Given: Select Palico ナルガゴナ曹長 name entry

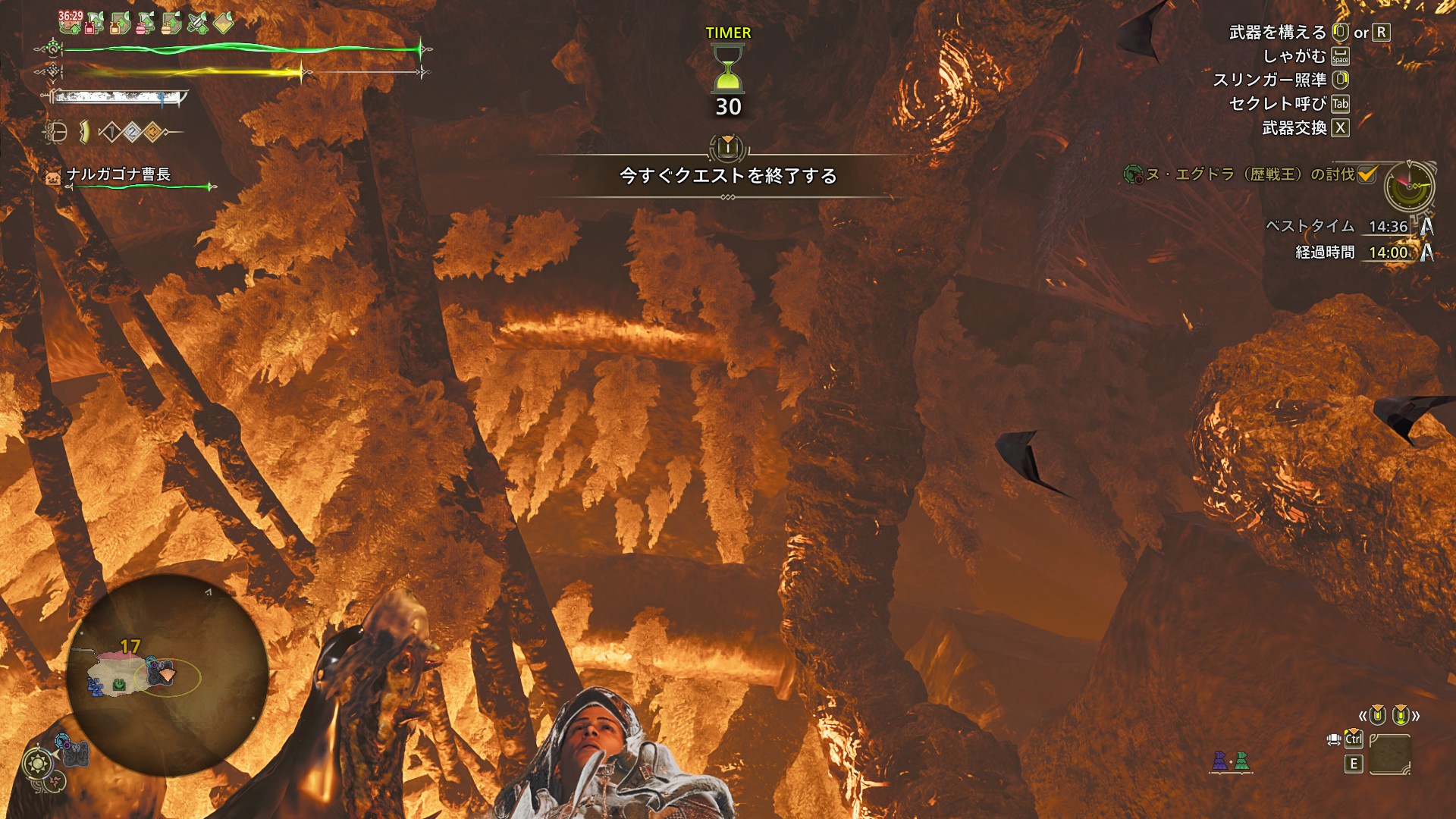Looking at the screenshot, I should tap(118, 174).
